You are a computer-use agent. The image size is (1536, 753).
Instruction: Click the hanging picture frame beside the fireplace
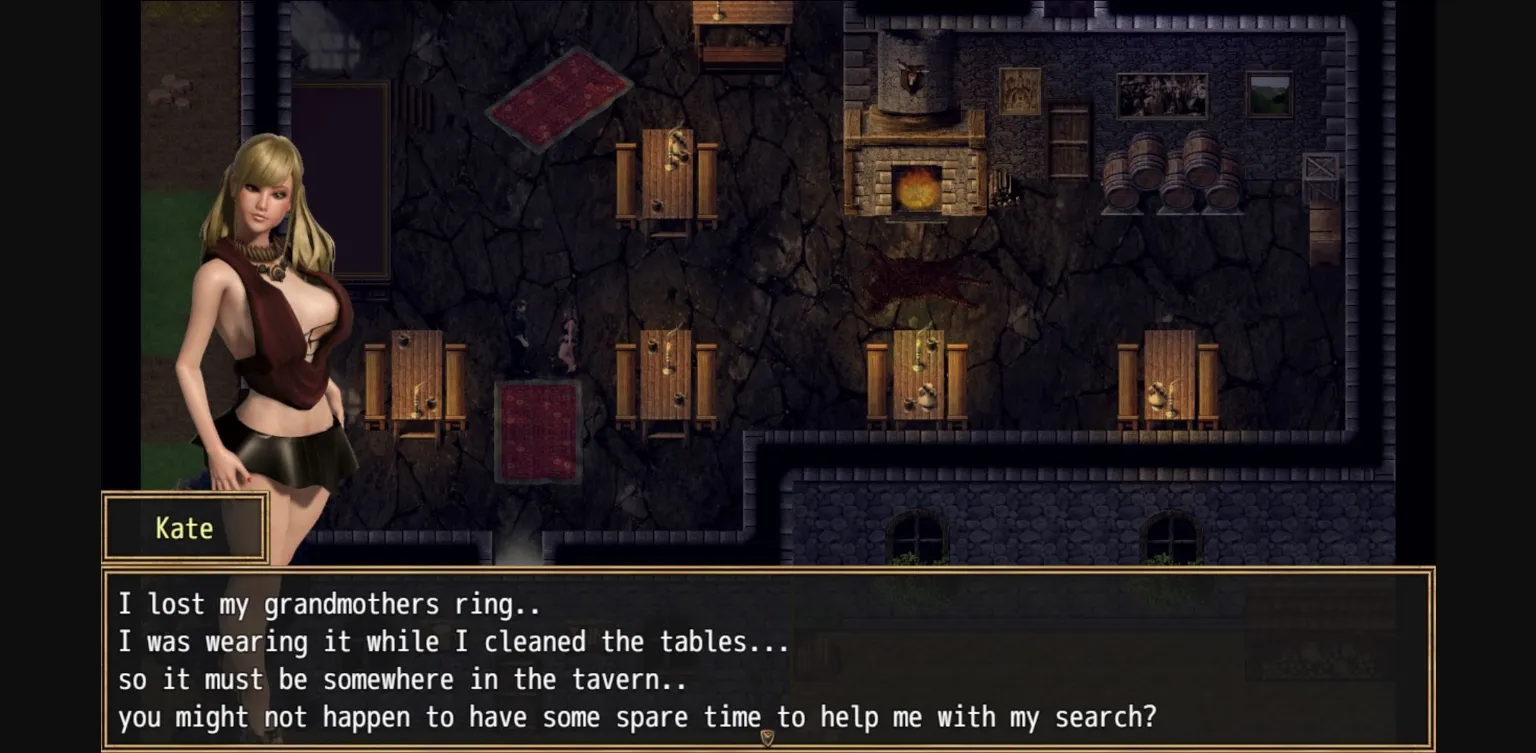[1019, 90]
